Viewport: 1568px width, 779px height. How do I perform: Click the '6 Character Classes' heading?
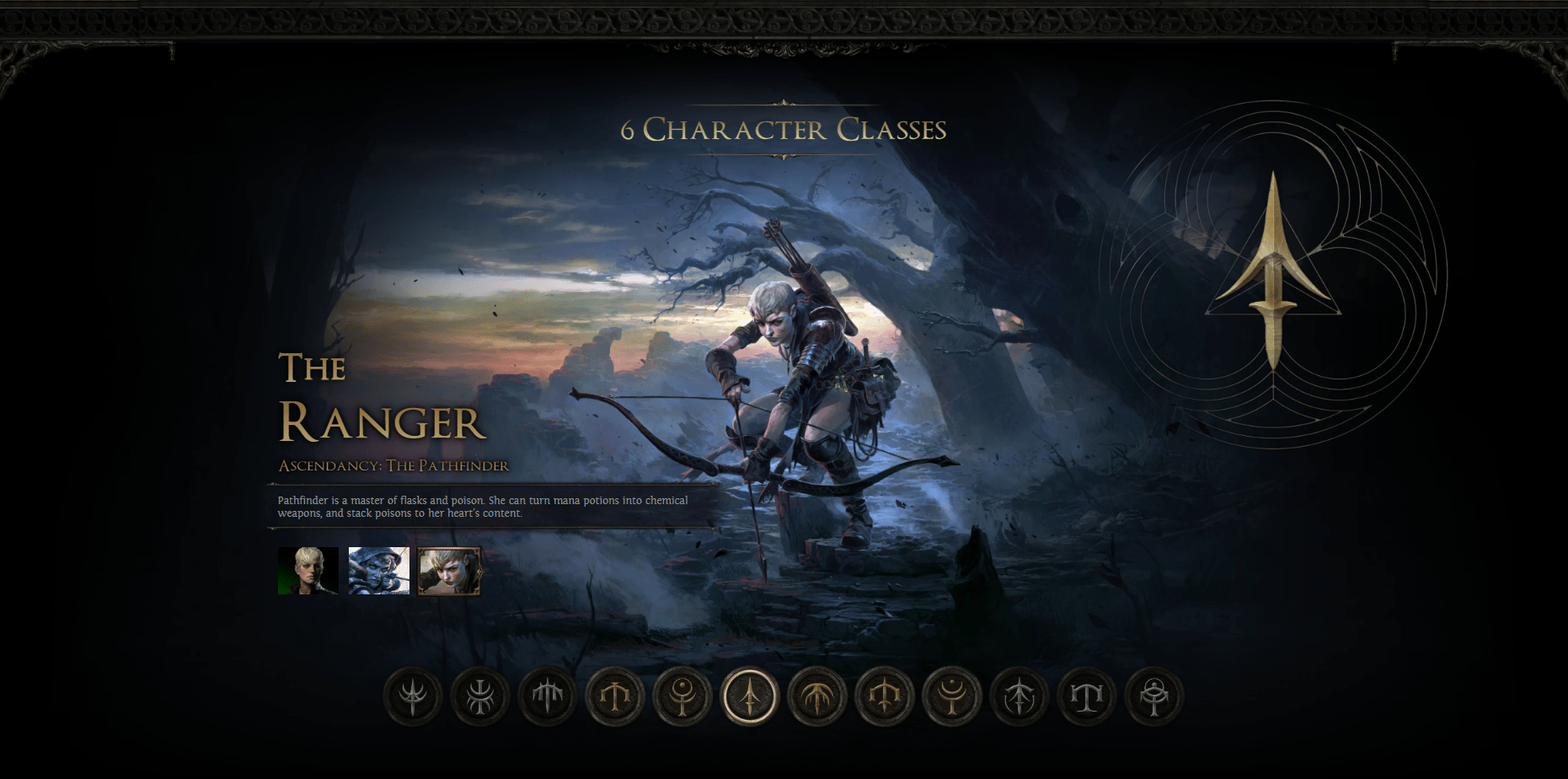click(783, 132)
